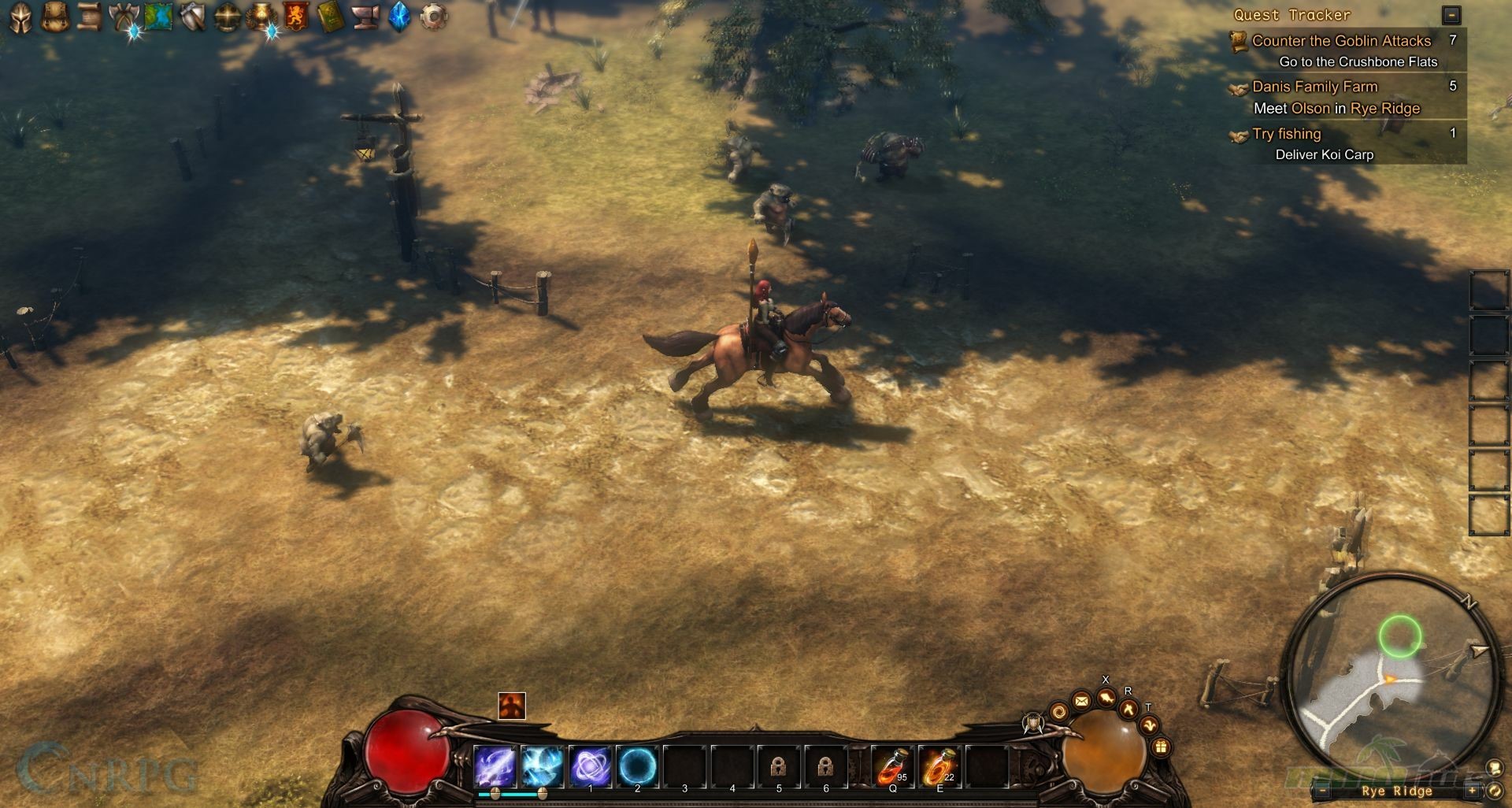Open the character helmet menu icon
Image resolution: width=1512 pixels, height=808 pixels.
pos(20,17)
